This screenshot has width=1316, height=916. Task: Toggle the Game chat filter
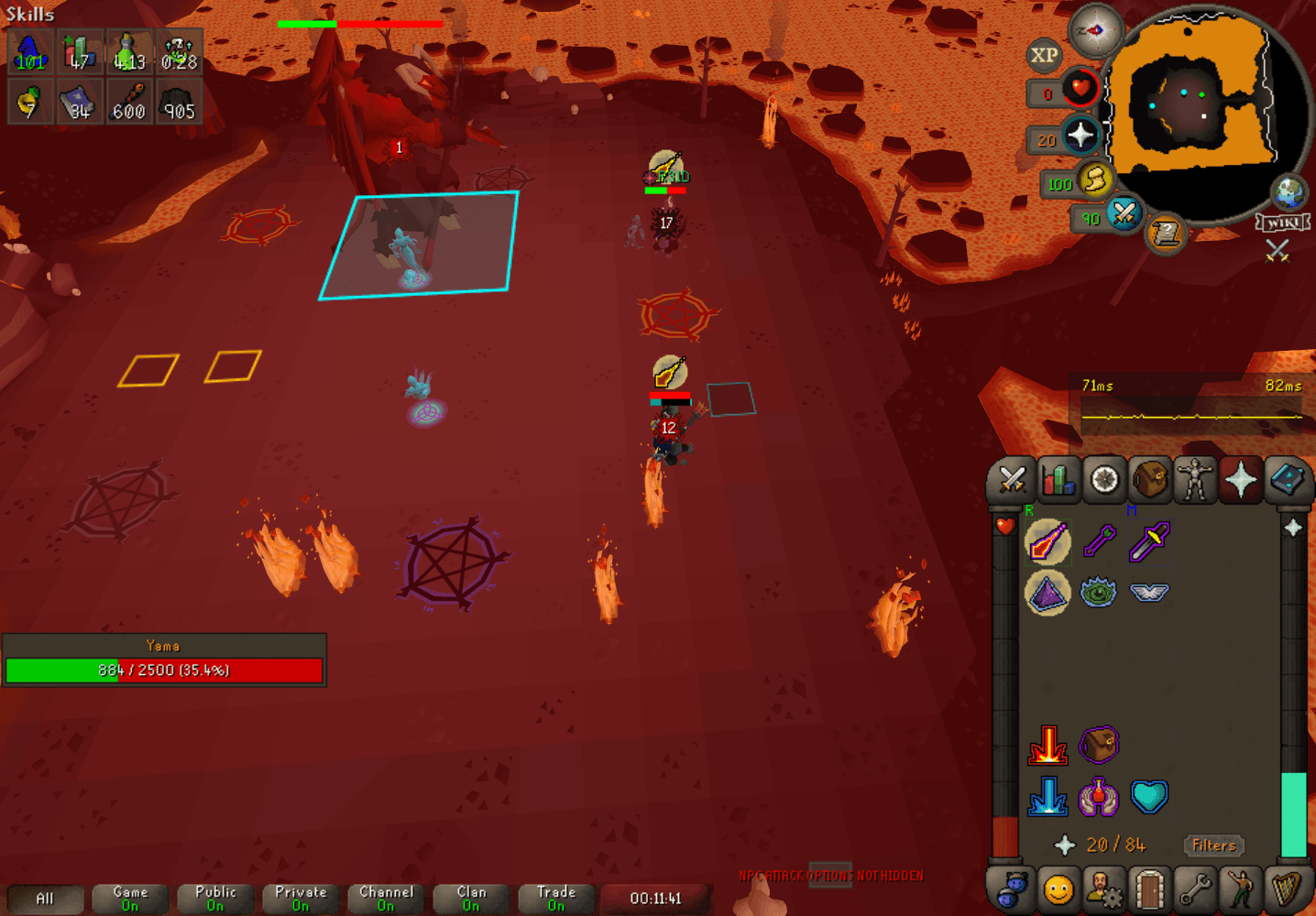point(129,896)
